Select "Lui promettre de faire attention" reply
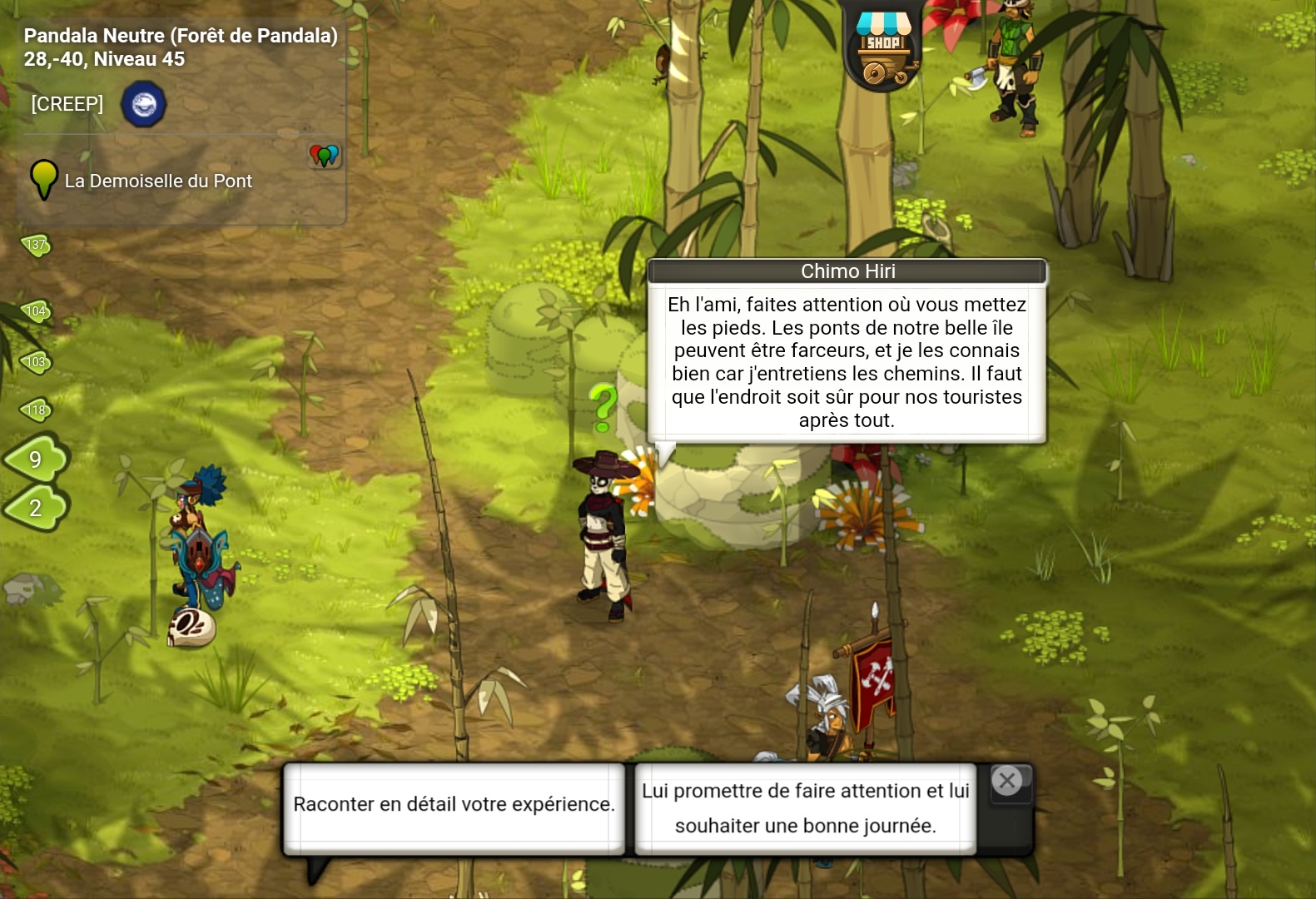This screenshot has height=899, width=1316. click(x=805, y=808)
